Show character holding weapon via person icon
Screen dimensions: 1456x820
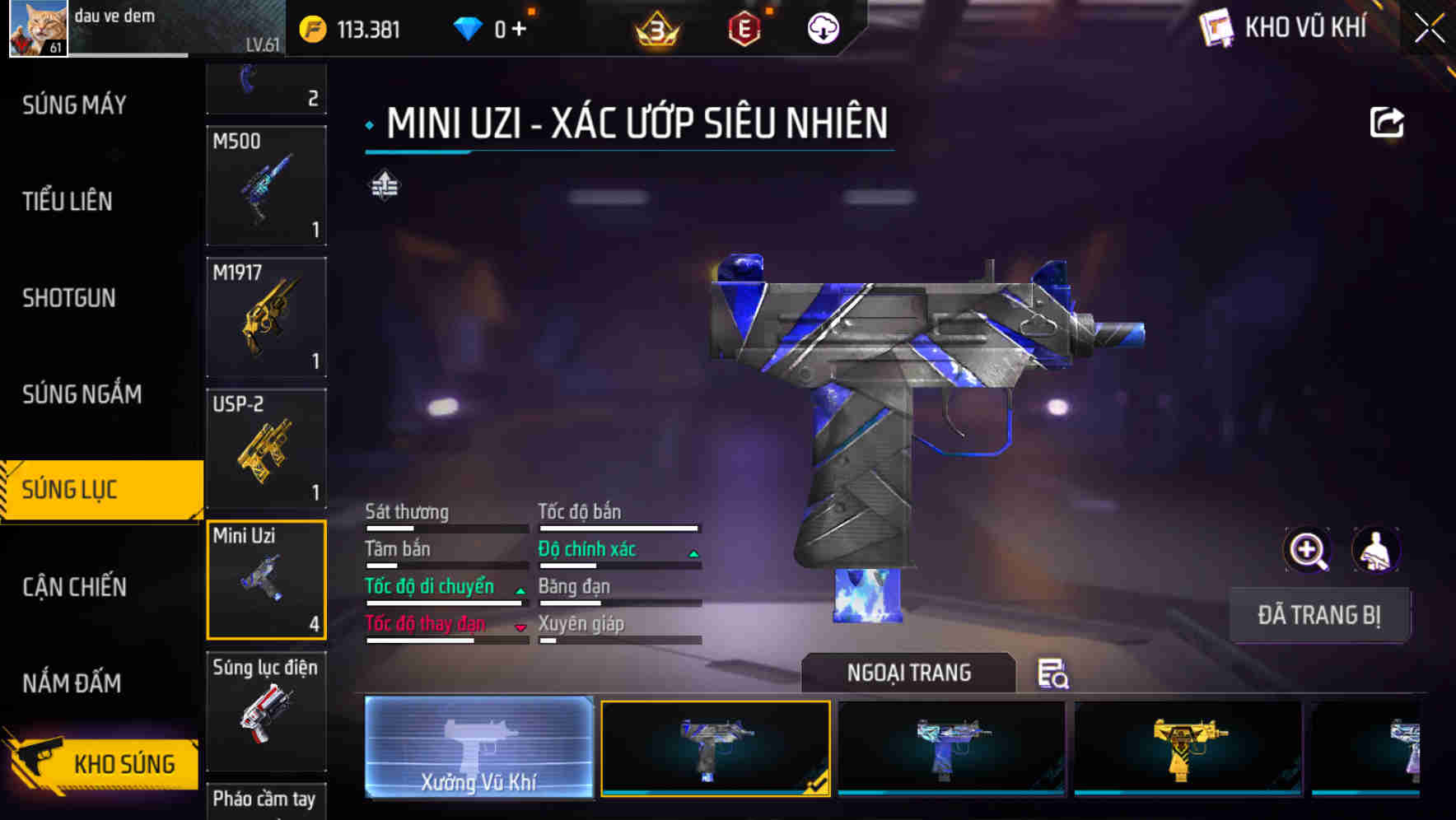(1378, 550)
